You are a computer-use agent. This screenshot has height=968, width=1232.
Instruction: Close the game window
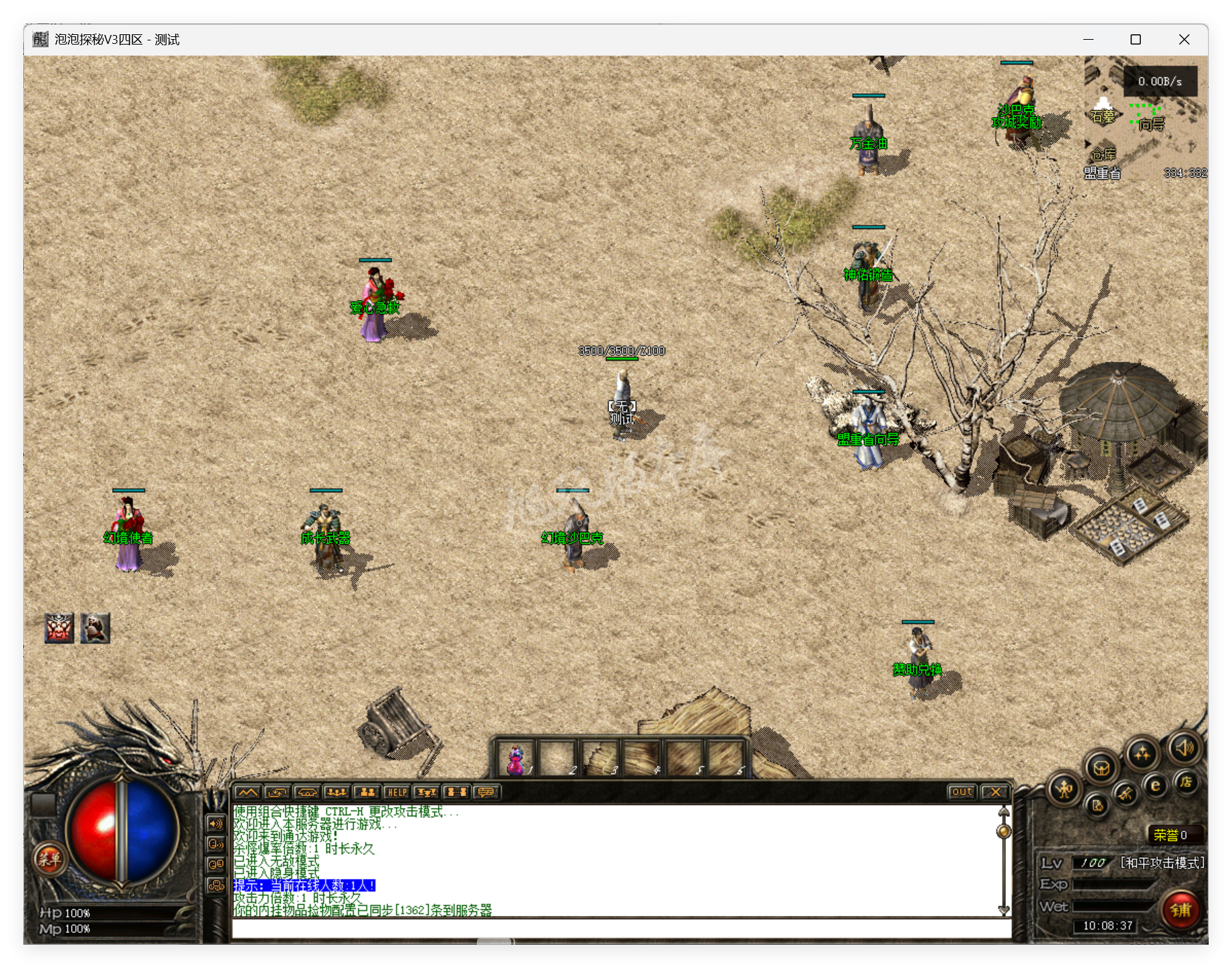1184,40
